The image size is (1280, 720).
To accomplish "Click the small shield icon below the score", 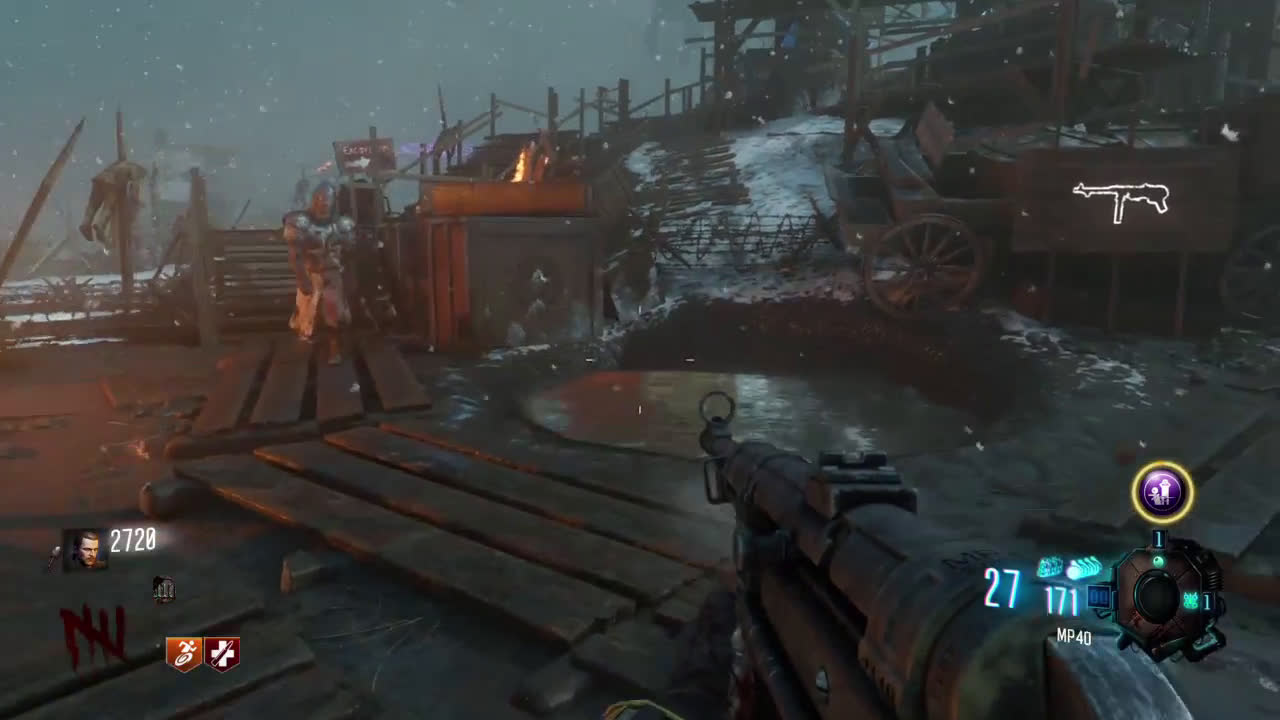I will click(164, 590).
